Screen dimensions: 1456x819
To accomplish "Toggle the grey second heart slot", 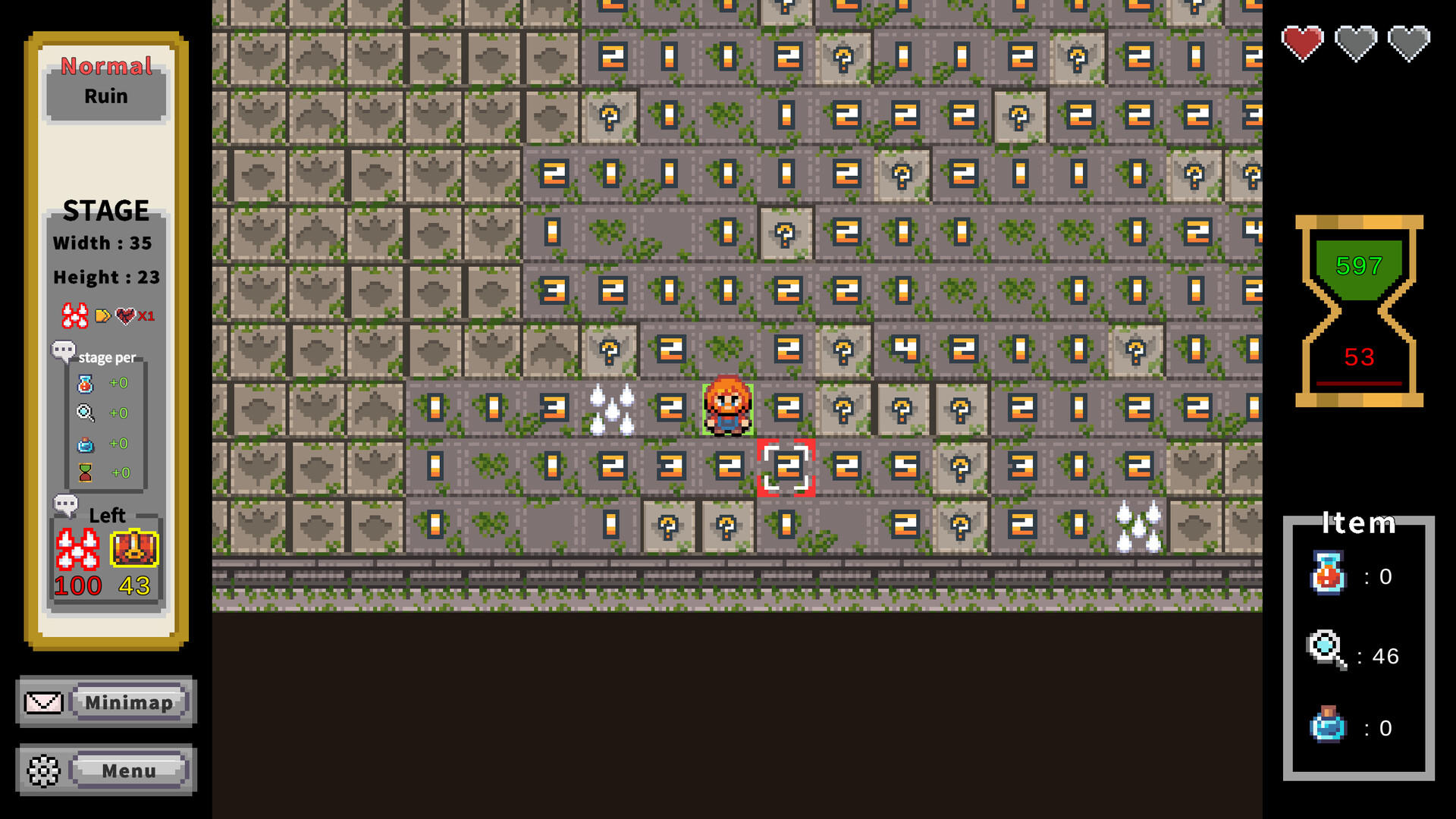I will click(x=1357, y=42).
